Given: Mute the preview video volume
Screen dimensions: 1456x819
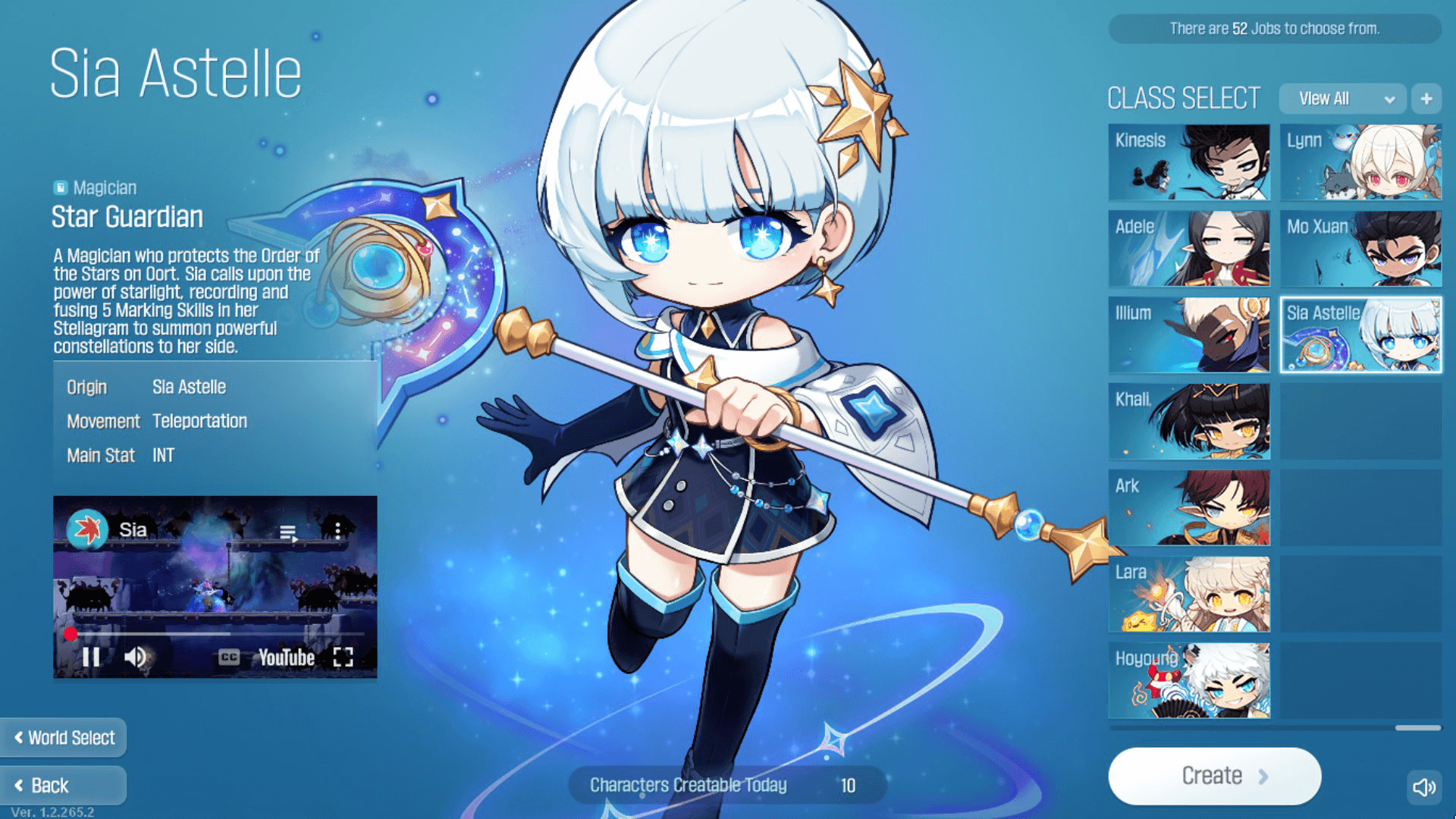Looking at the screenshot, I should click(135, 657).
